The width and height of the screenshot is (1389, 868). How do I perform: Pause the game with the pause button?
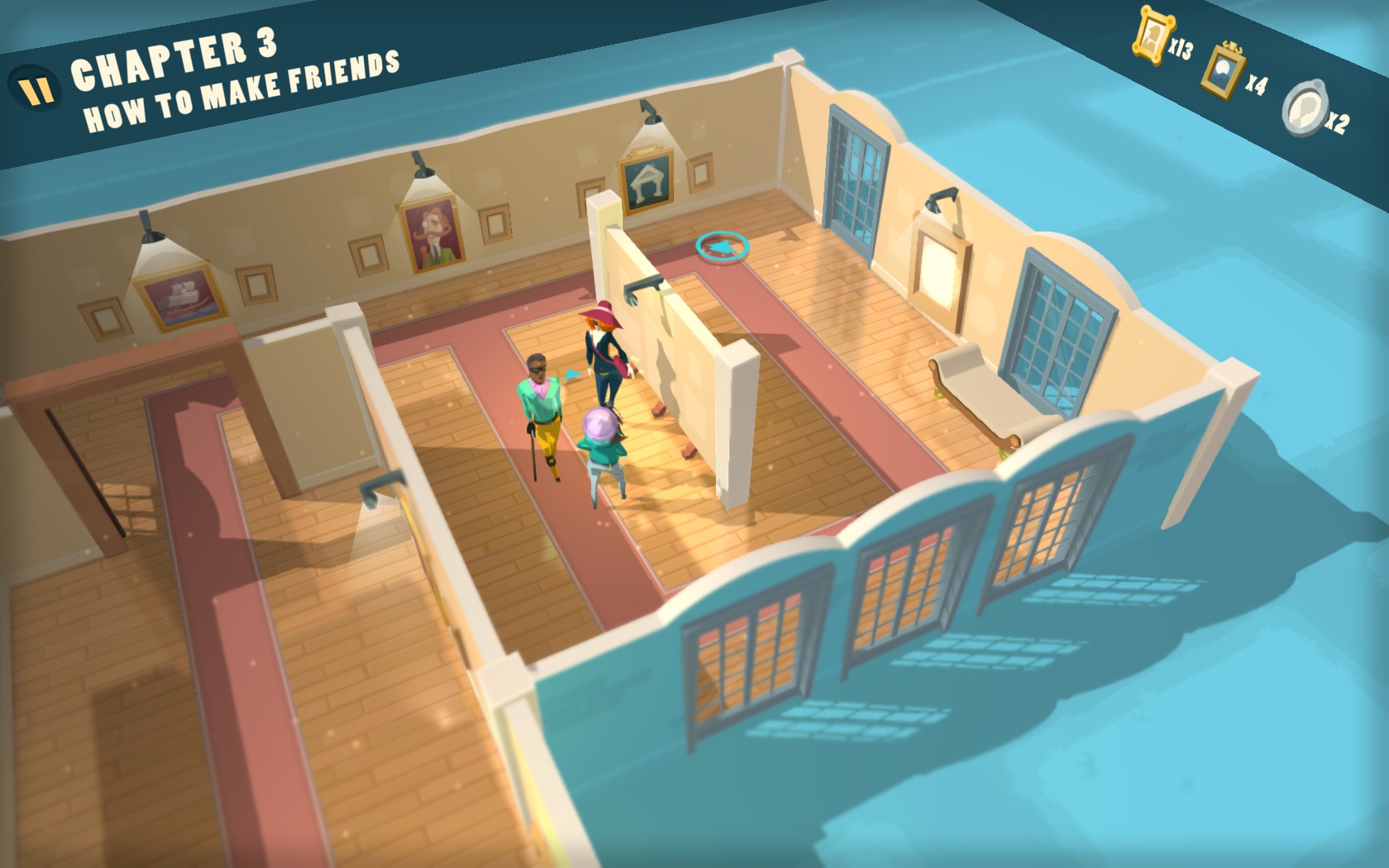tap(35, 88)
